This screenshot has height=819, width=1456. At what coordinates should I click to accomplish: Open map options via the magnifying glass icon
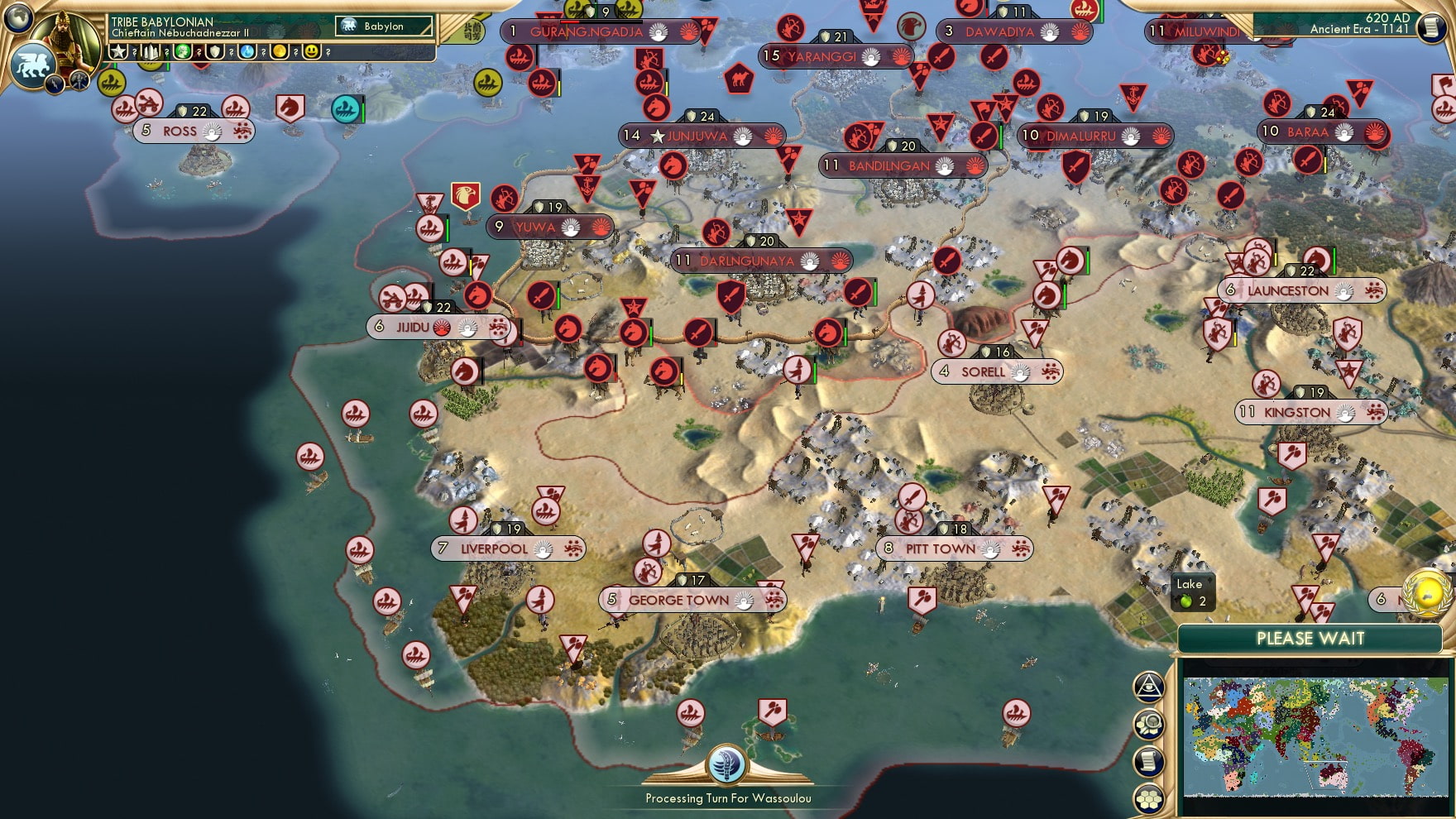point(1151,725)
